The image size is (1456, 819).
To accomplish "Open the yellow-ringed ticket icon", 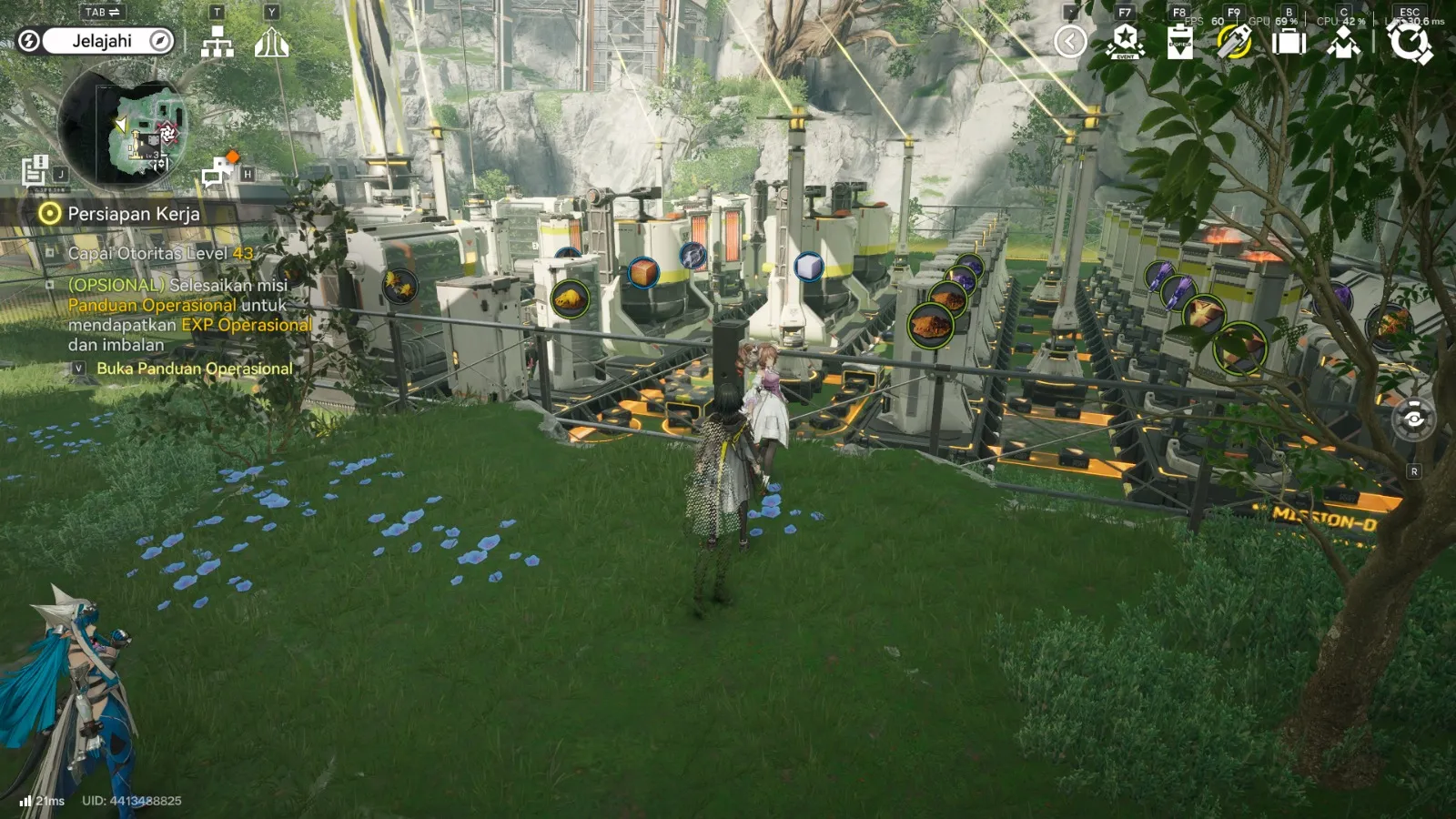I will (1234, 42).
